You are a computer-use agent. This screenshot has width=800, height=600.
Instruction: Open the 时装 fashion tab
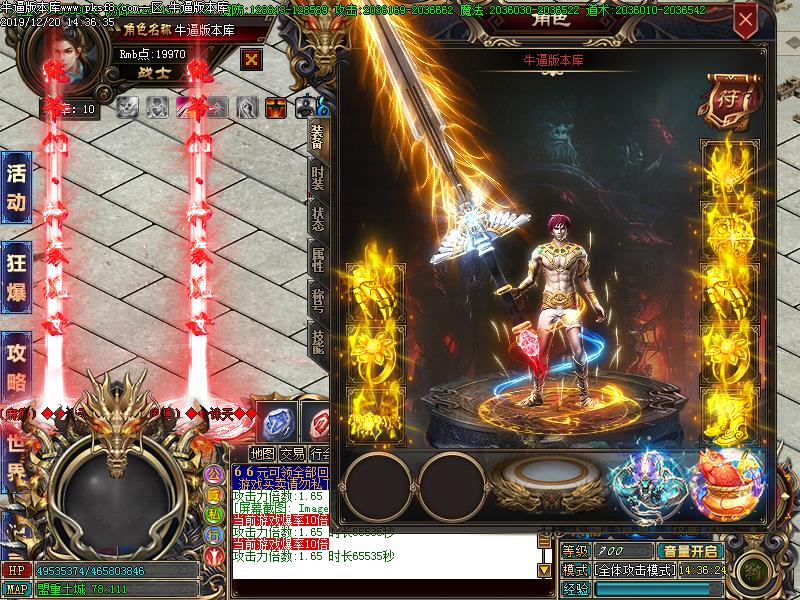coord(316,178)
